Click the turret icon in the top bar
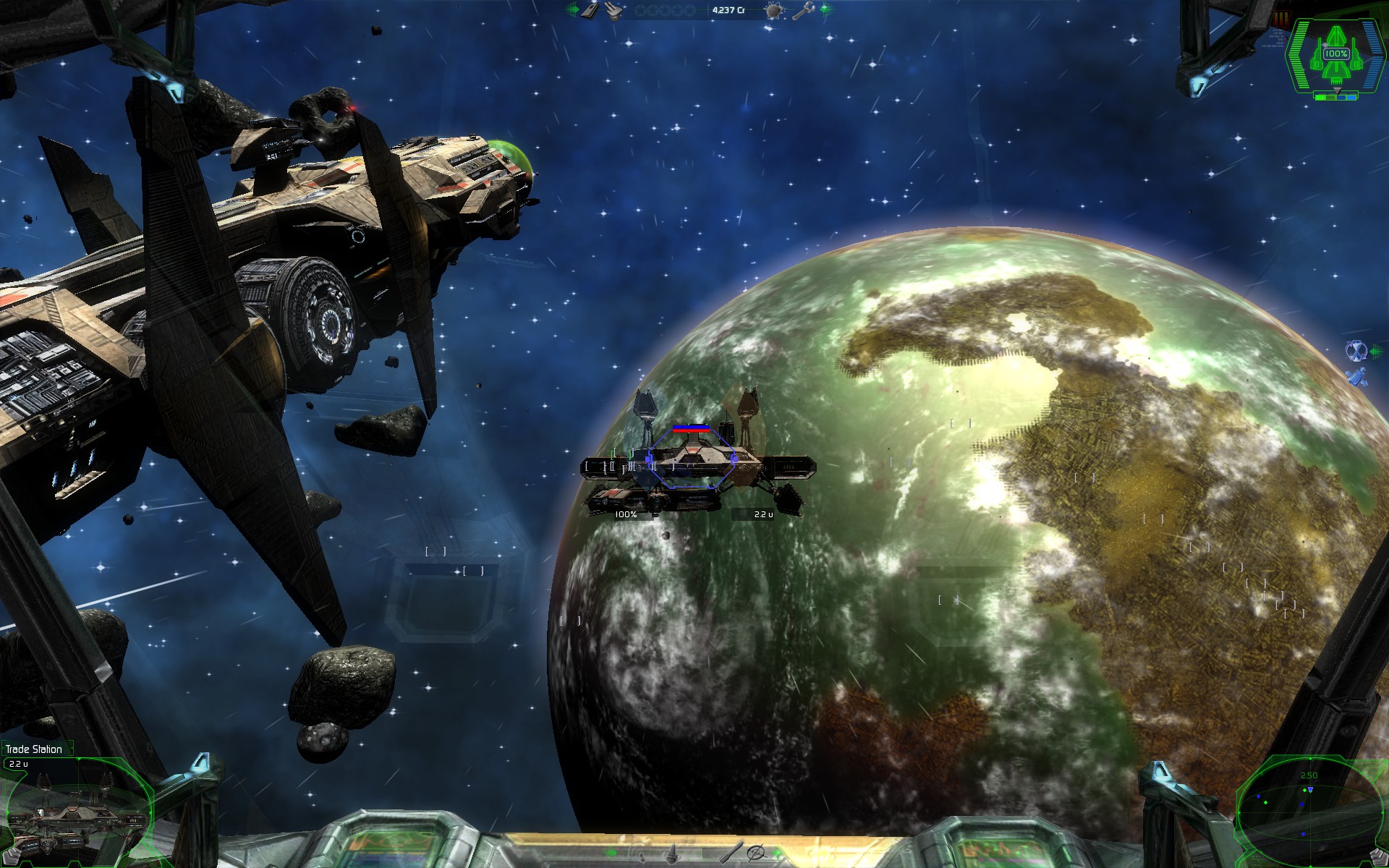This screenshot has height=868, width=1389. [613, 10]
